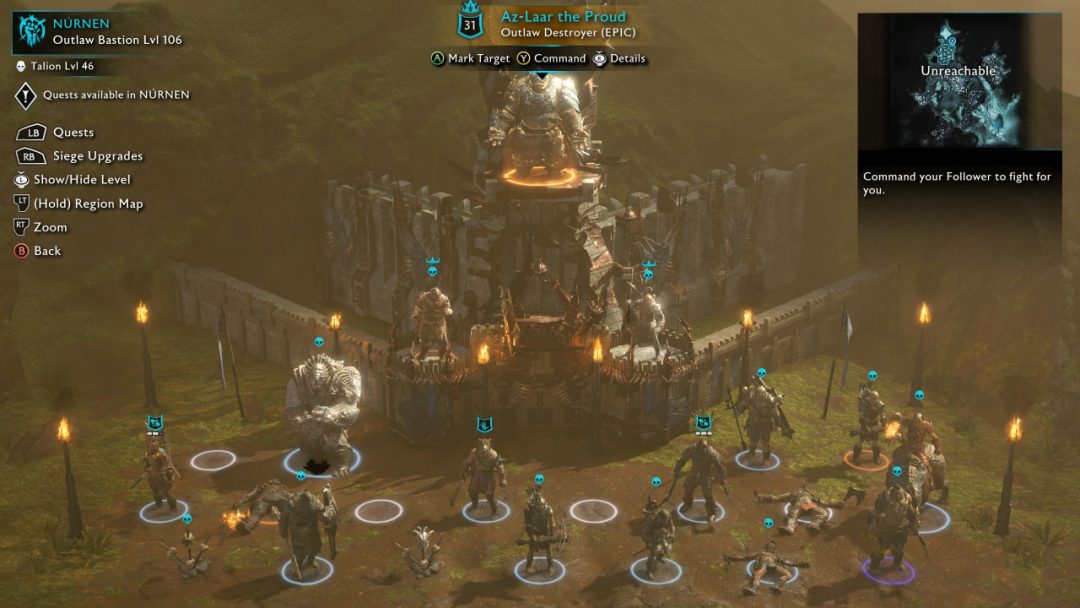Open Siege Upgrades
This screenshot has height=608, width=1080.
96,156
